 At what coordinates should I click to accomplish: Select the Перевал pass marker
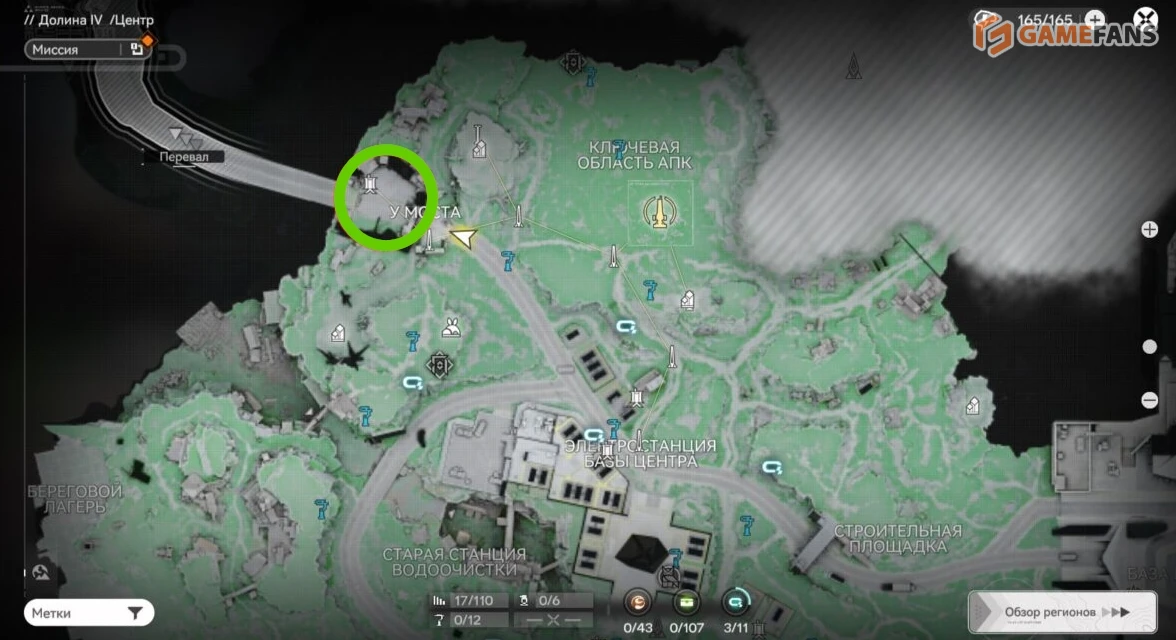click(181, 136)
